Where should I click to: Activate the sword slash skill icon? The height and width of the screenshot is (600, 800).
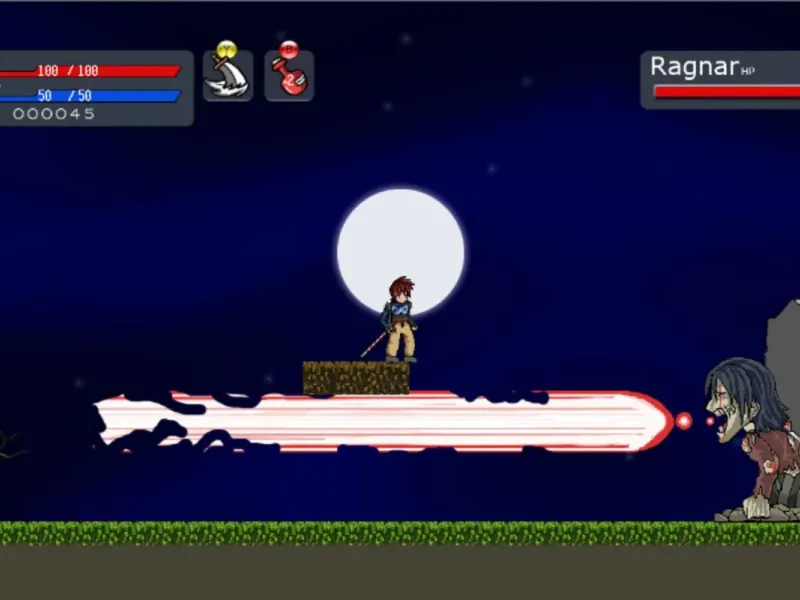tap(228, 76)
